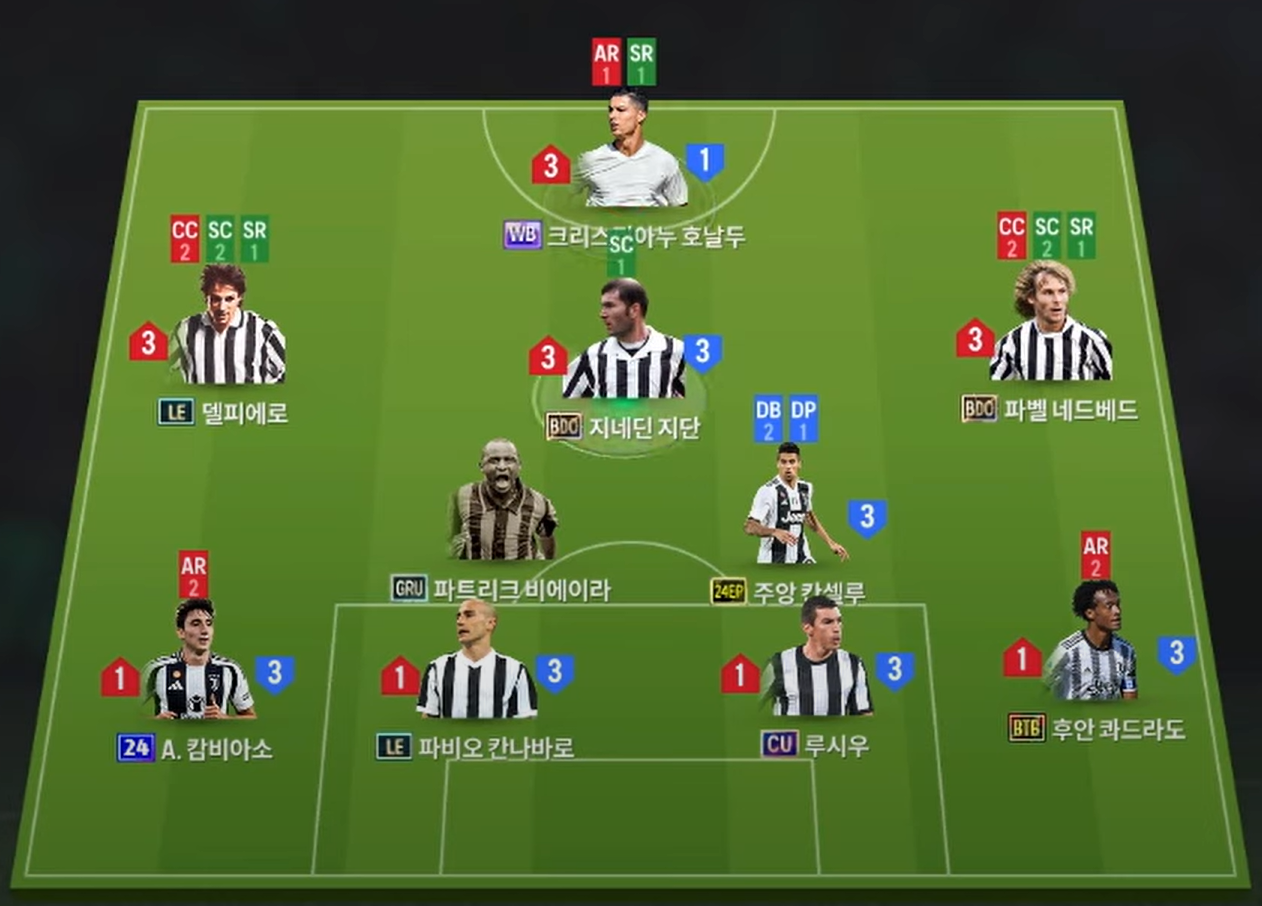Select Cristiano Ronaldo at striker
The width and height of the screenshot is (1262, 906).
(630, 158)
